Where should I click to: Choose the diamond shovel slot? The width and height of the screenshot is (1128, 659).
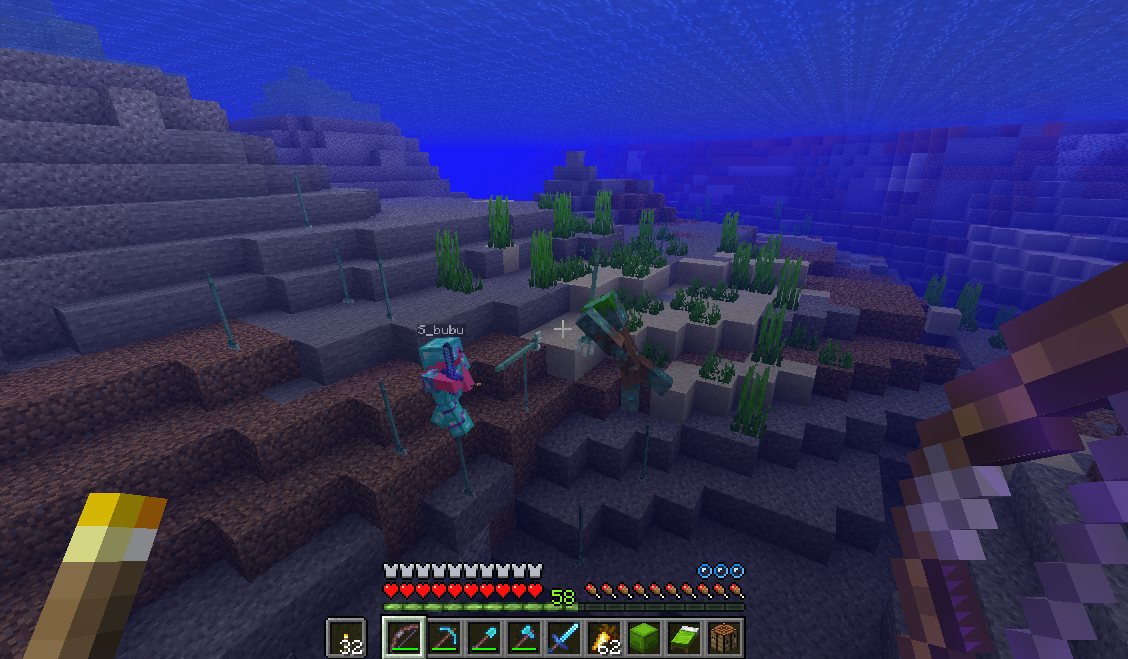[483, 637]
